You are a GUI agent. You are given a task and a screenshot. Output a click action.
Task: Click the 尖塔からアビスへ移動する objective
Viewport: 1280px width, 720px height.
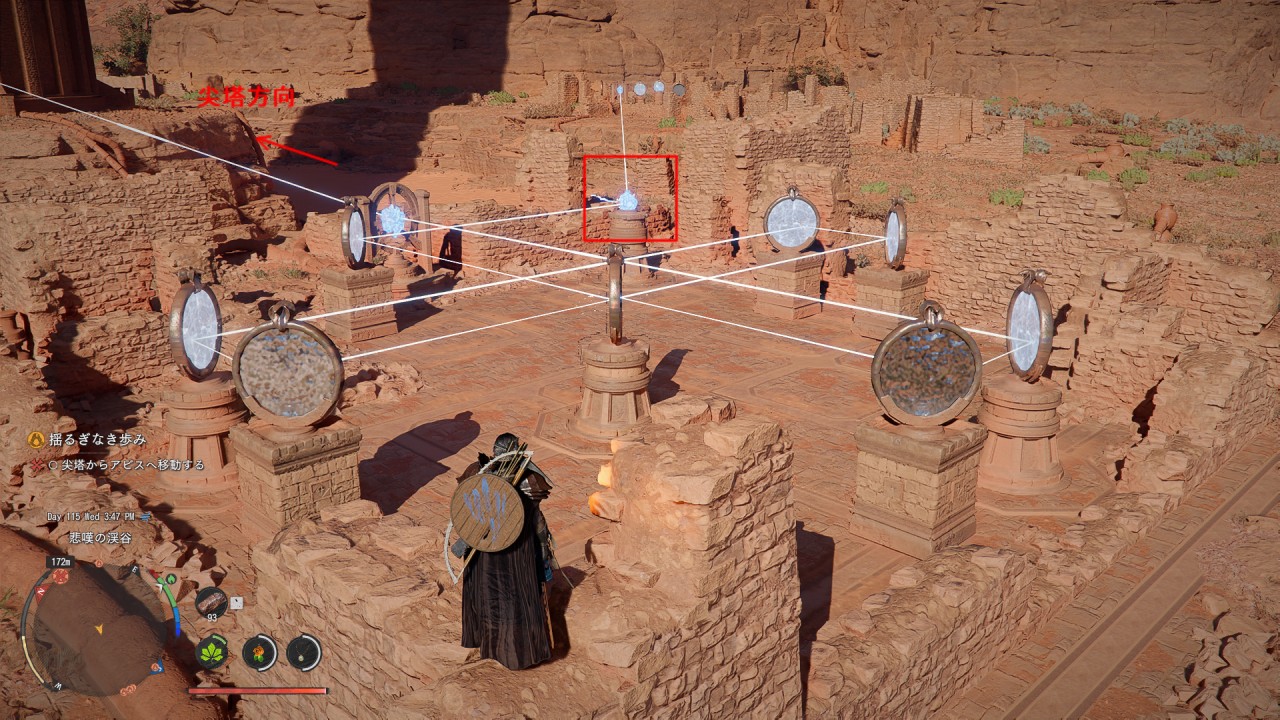[x=125, y=465]
